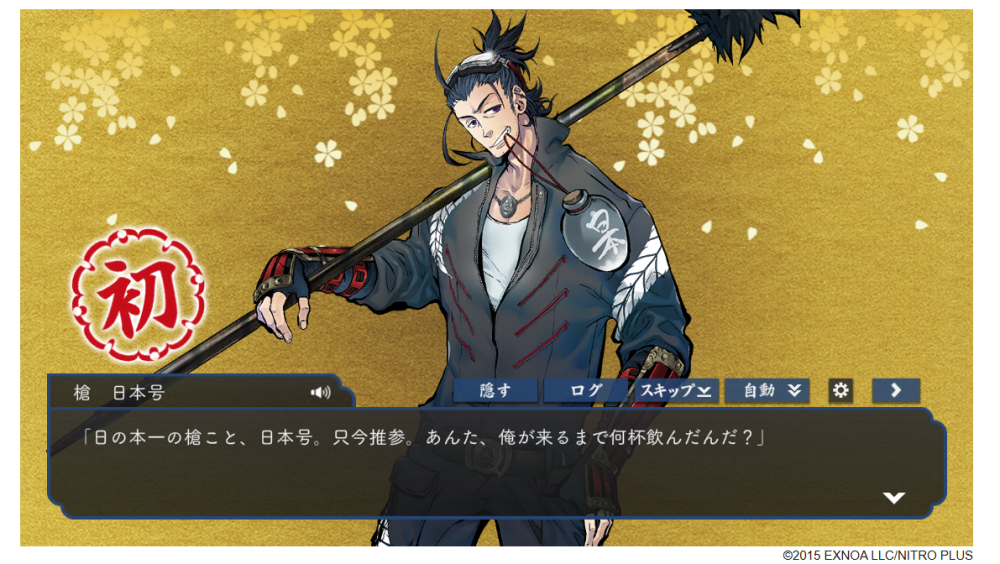Activate the スキップ skip button
The image size is (1000, 564).
(x=675, y=391)
